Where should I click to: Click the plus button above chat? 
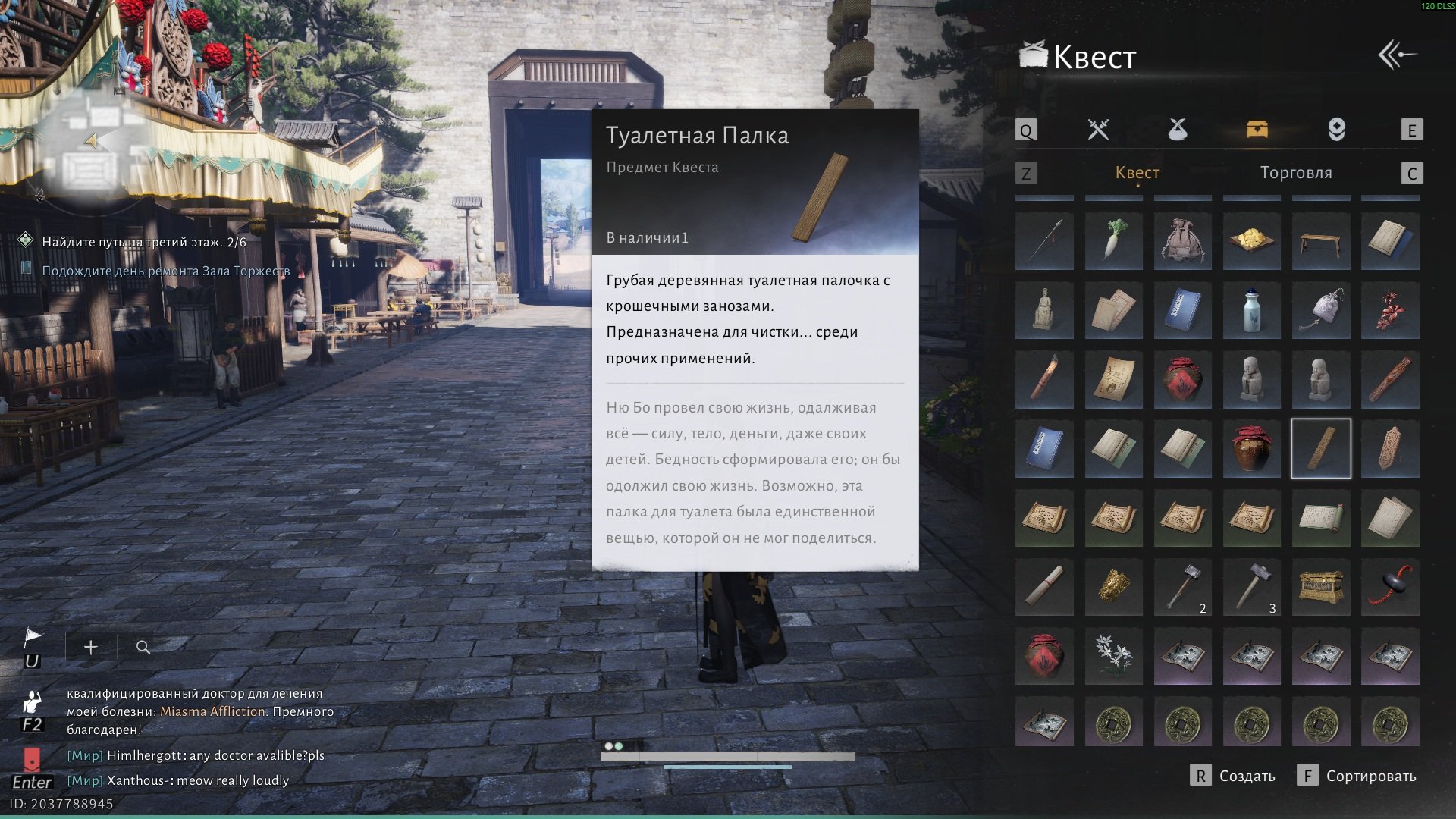click(90, 647)
